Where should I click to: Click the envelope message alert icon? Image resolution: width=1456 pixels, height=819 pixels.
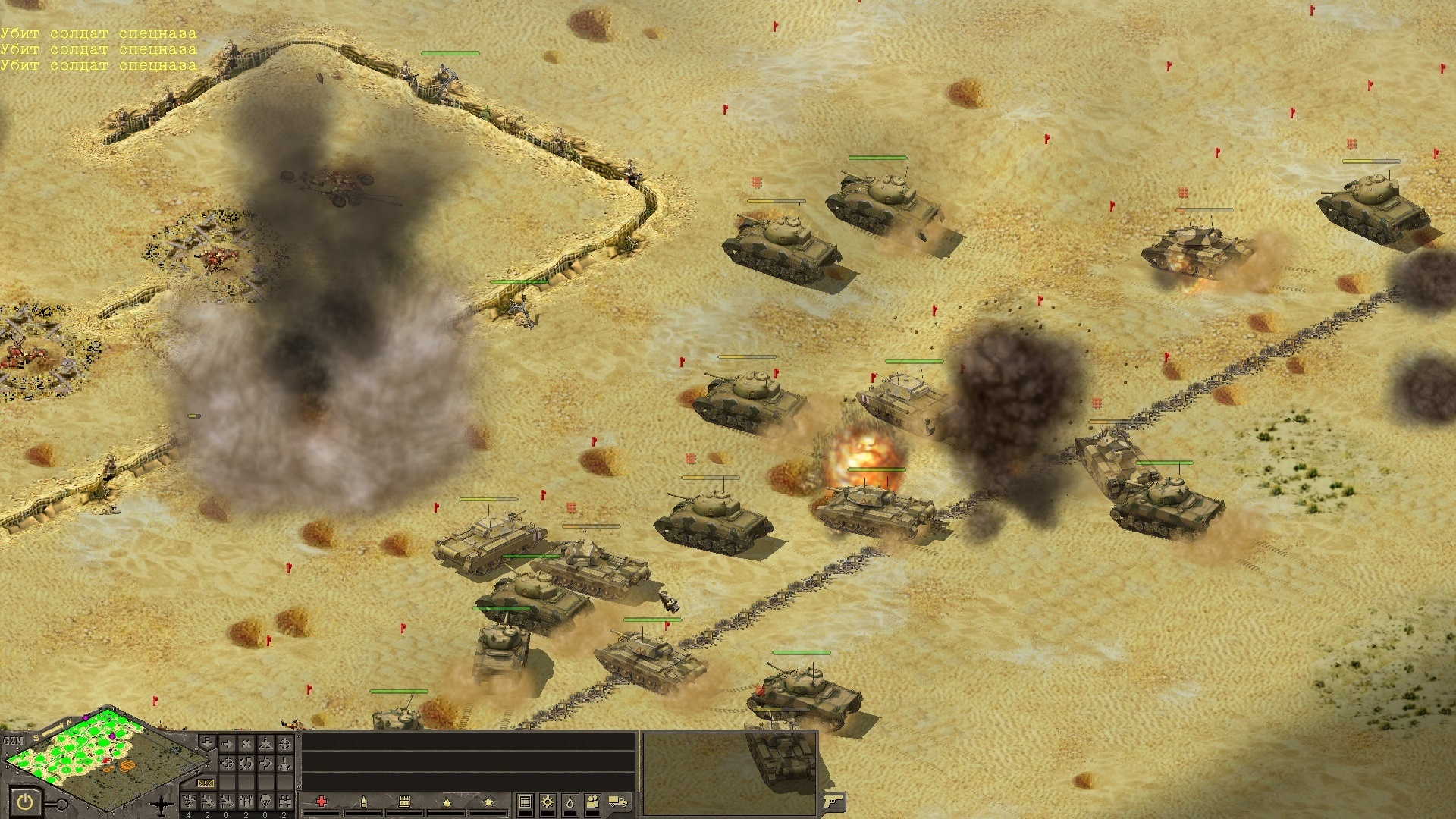click(206, 783)
